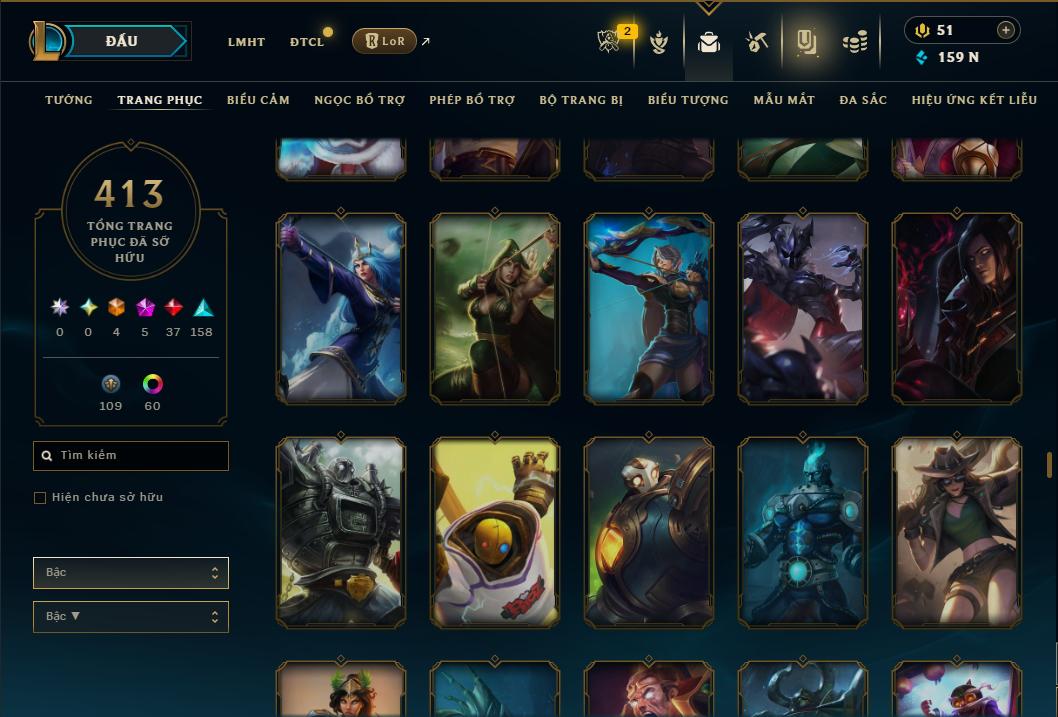1058x717 pixels.
Task: Toggle the Hiện chưa sở hữu checkbox
Action: [40, 498]
